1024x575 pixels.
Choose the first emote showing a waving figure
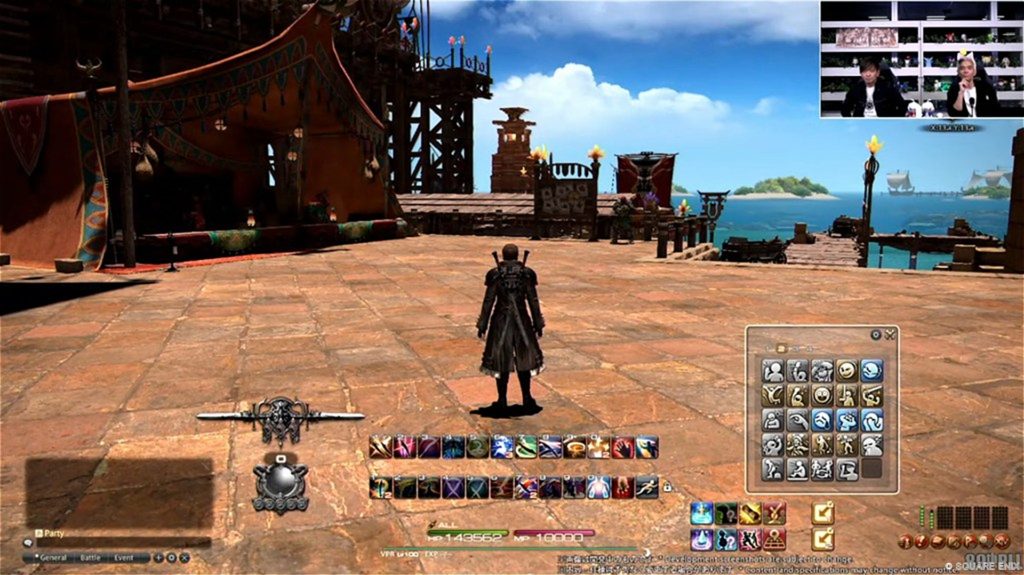[x=773, y=371]
